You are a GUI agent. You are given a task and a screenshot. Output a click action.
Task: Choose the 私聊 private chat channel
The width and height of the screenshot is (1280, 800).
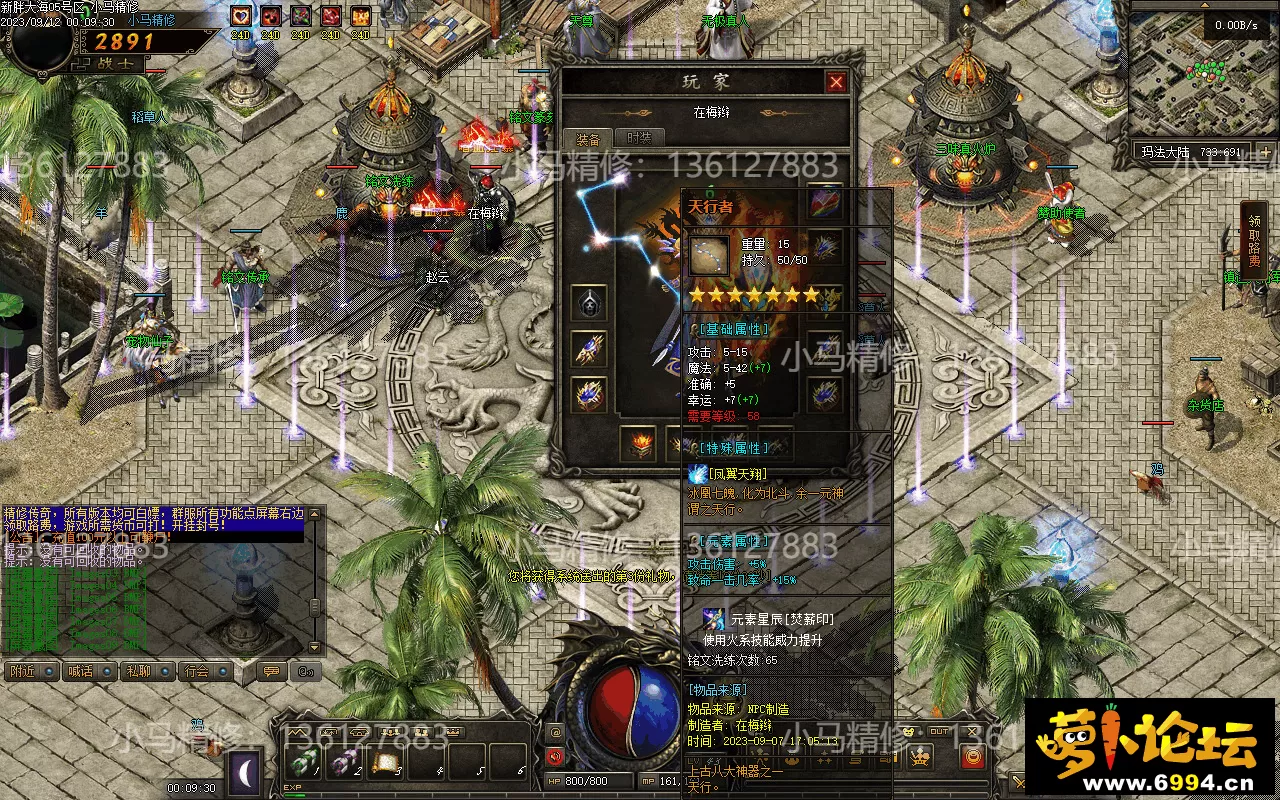point(138,671)
